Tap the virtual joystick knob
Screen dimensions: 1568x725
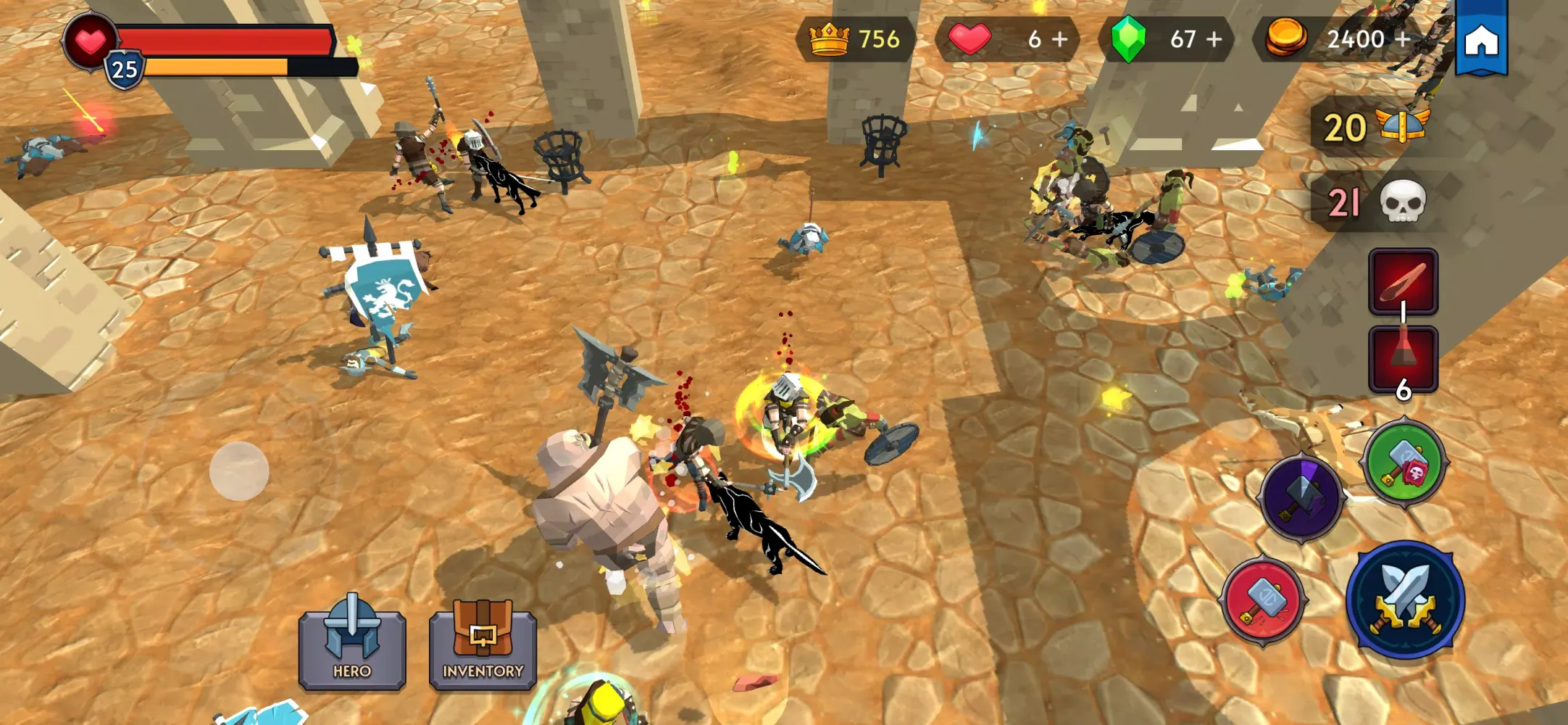239,471
